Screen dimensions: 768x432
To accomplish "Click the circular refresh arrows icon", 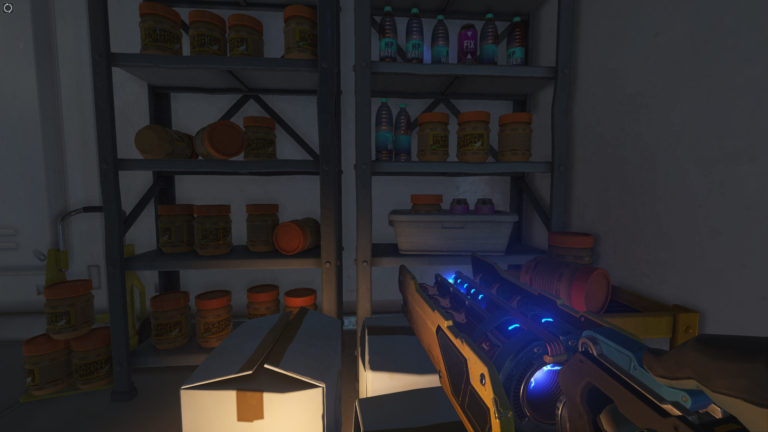I will pyautogui.click(x=8, y=8).
